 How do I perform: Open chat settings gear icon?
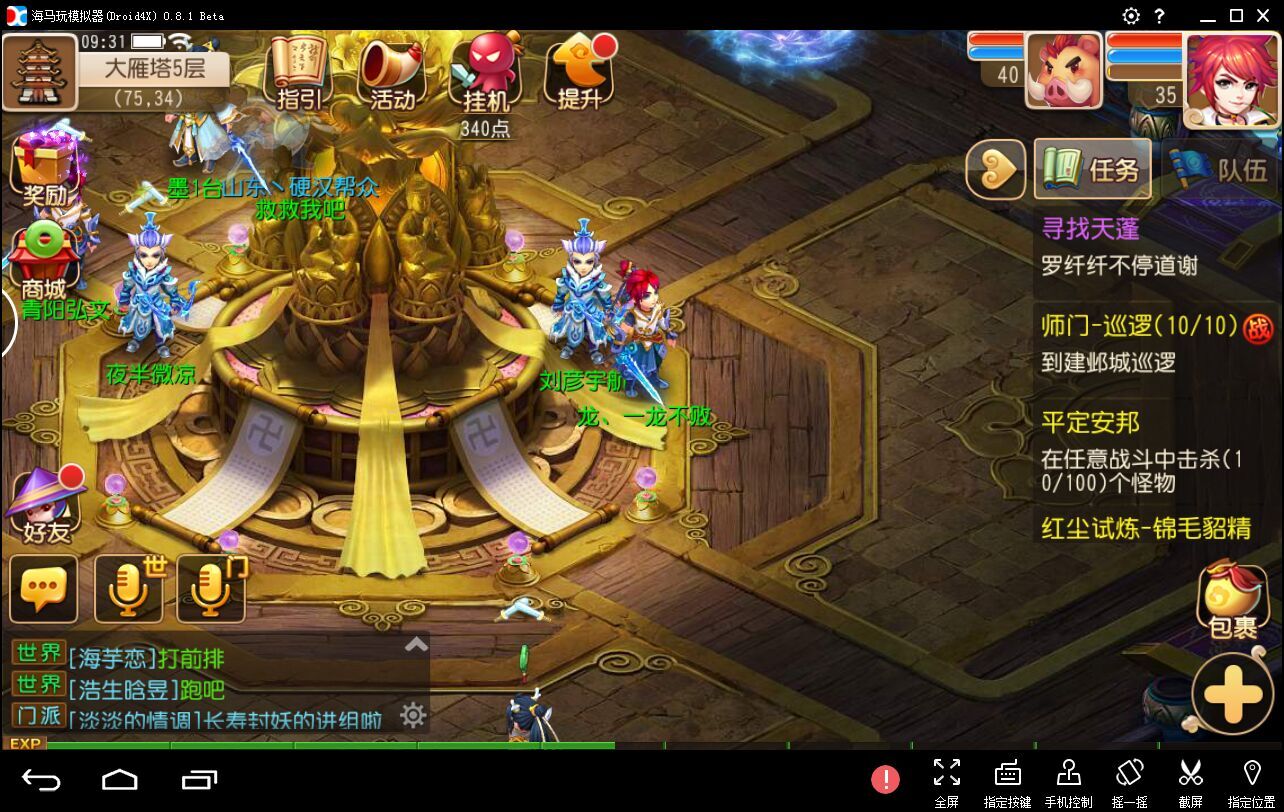(x=413, y=715)
